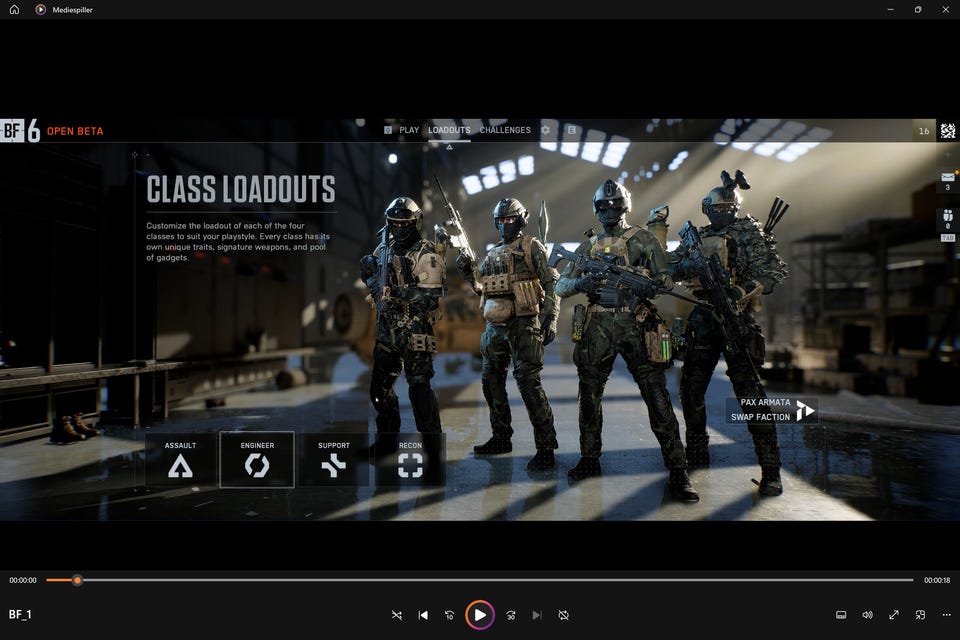960x640 pixels.
Task: Open settings via the gear icon
Action: pos(545,130)
